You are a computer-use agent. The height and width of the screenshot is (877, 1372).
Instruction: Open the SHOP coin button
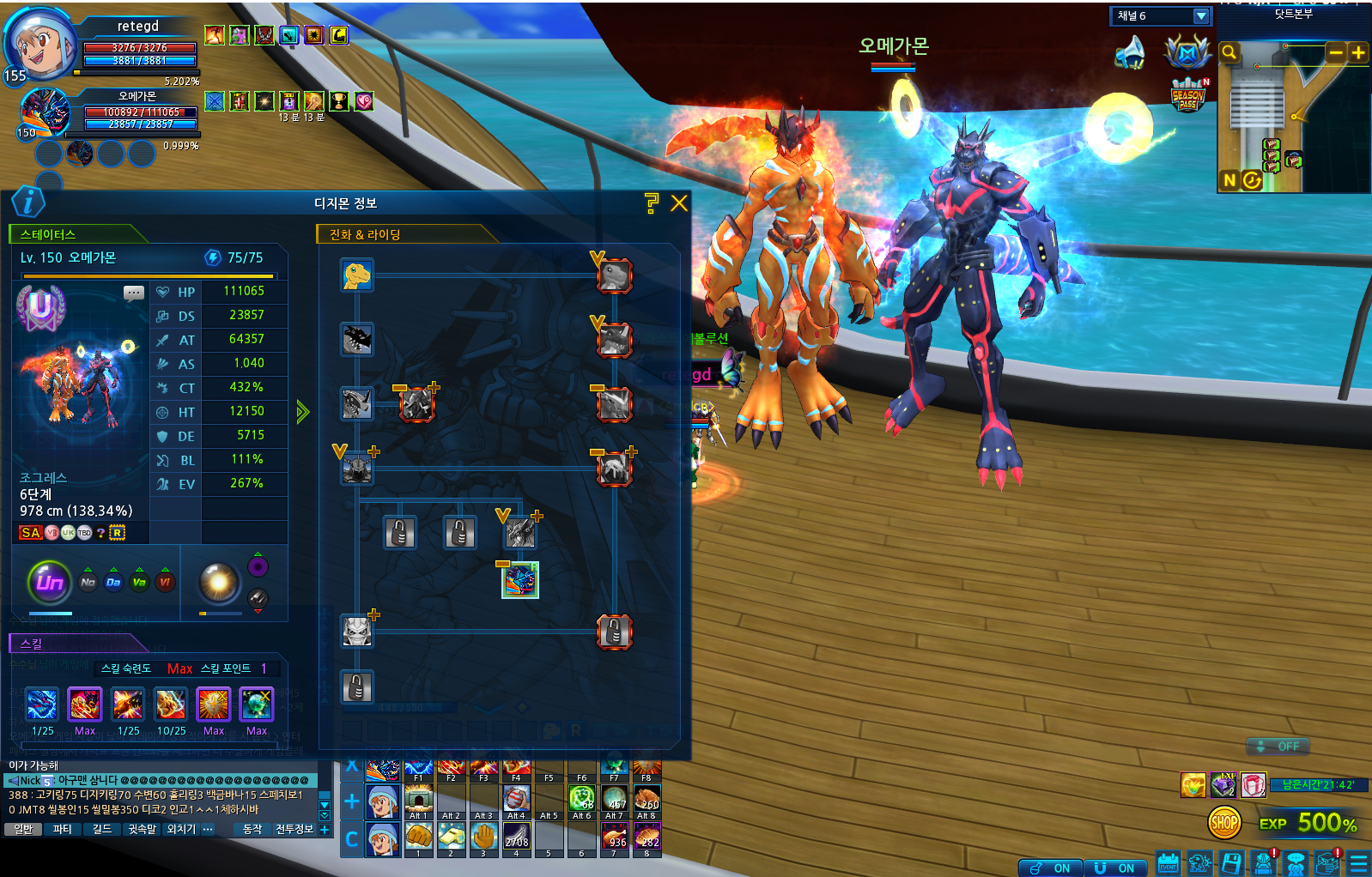click(1224, 823)
